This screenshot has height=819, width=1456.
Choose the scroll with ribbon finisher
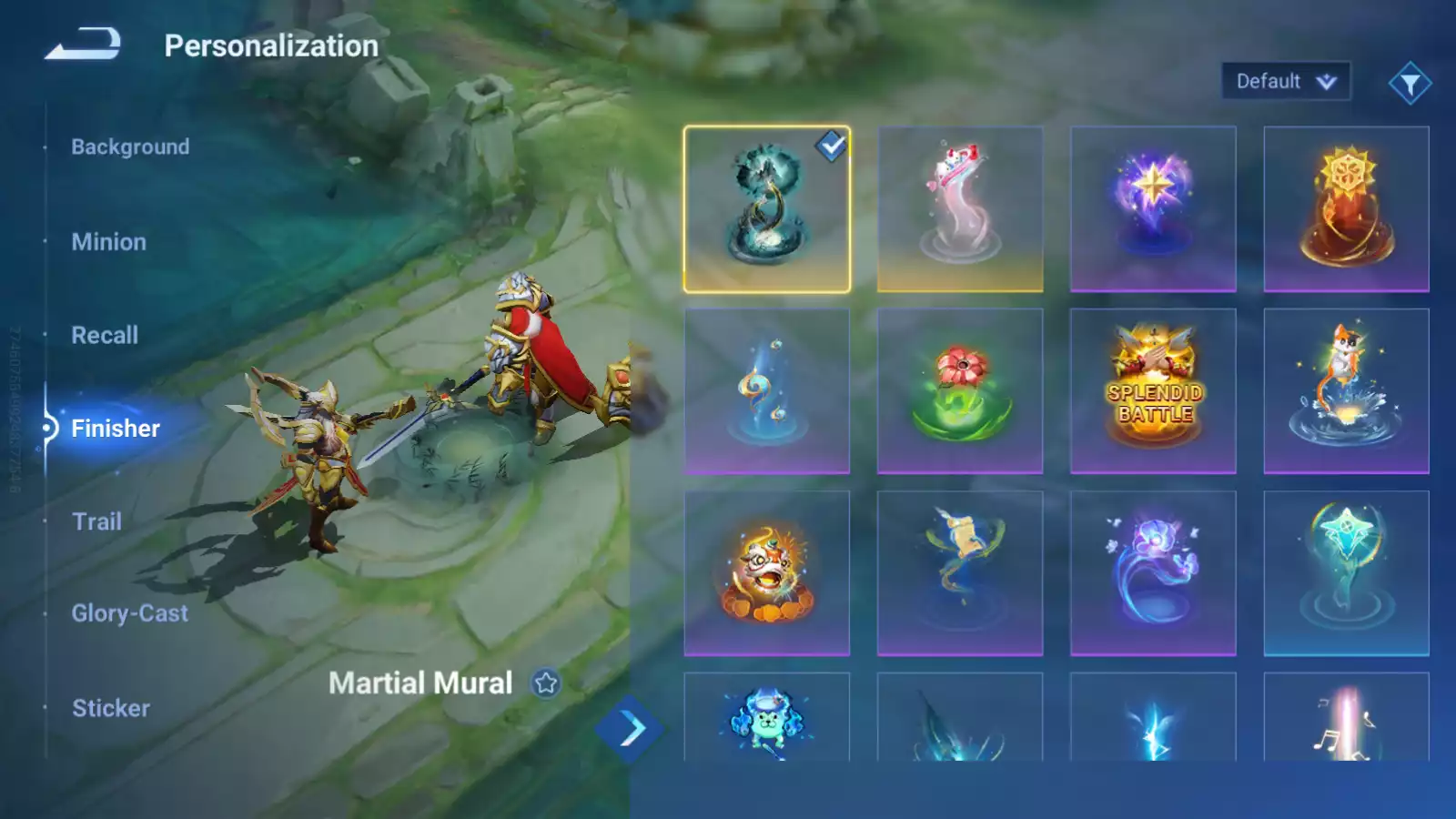coord(960,573)
